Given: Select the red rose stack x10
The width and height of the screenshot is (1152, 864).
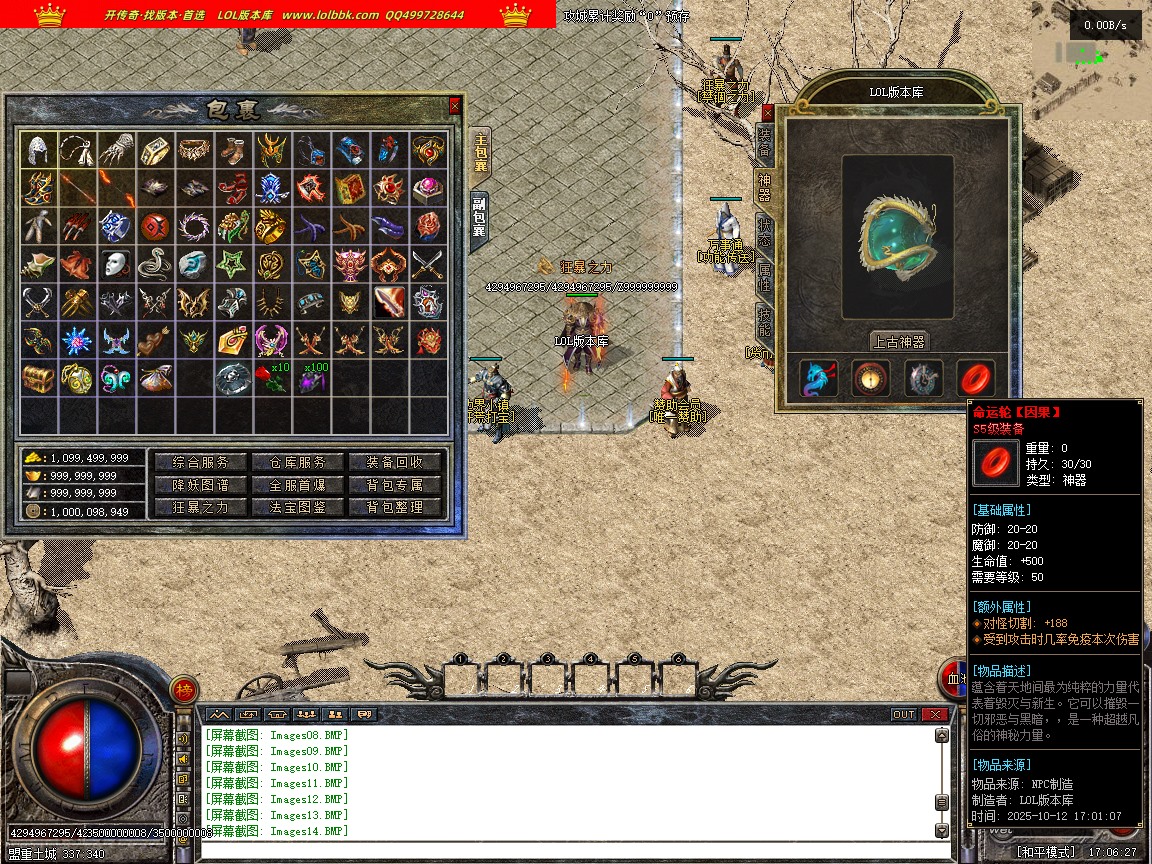Looking at the screenshot, I should click(x=271, y=378).
